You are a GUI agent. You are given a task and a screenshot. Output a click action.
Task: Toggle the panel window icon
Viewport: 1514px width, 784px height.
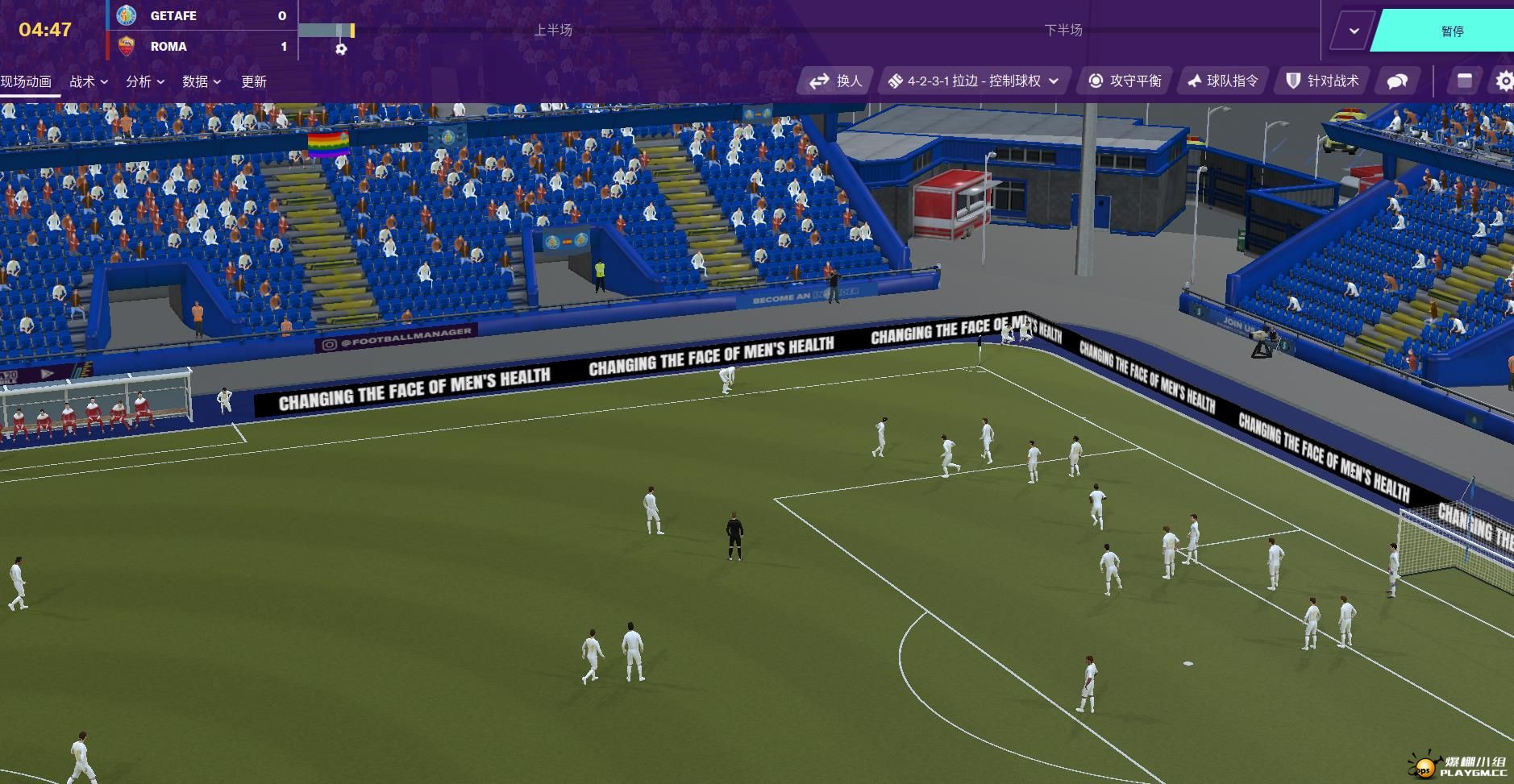tap(1465, 81)
